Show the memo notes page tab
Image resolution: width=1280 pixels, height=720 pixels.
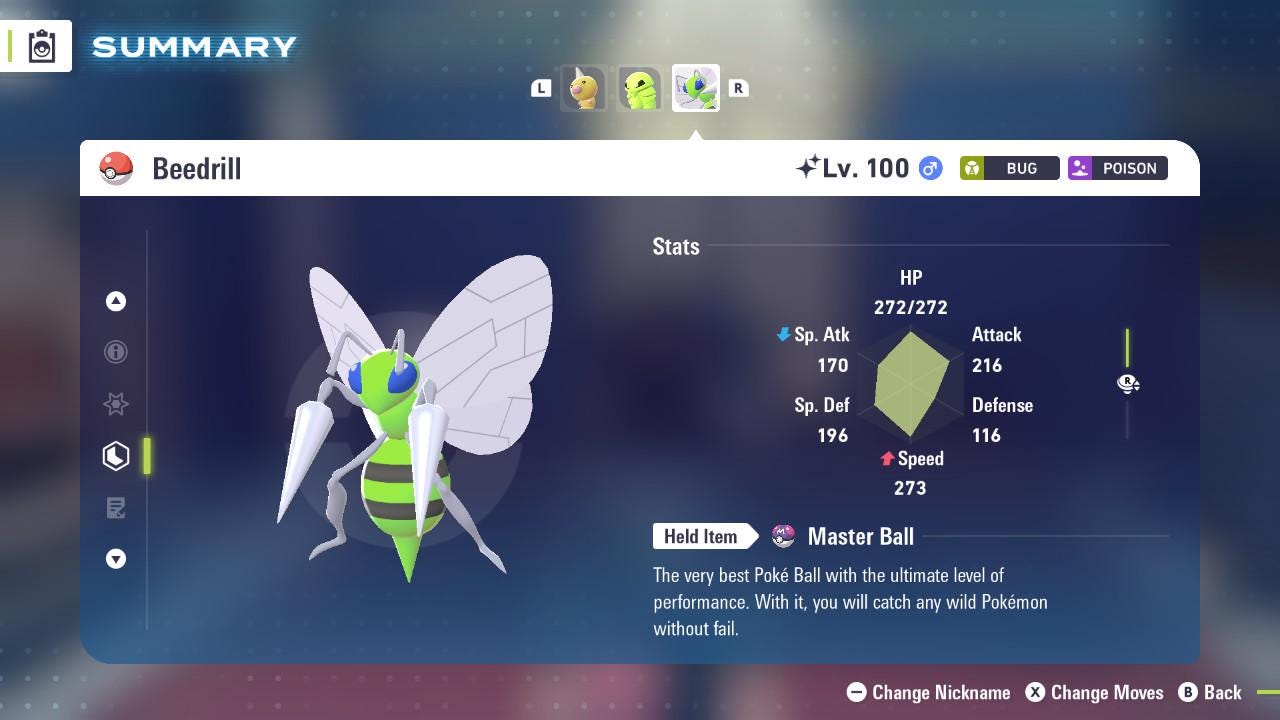tap(116, 508)
